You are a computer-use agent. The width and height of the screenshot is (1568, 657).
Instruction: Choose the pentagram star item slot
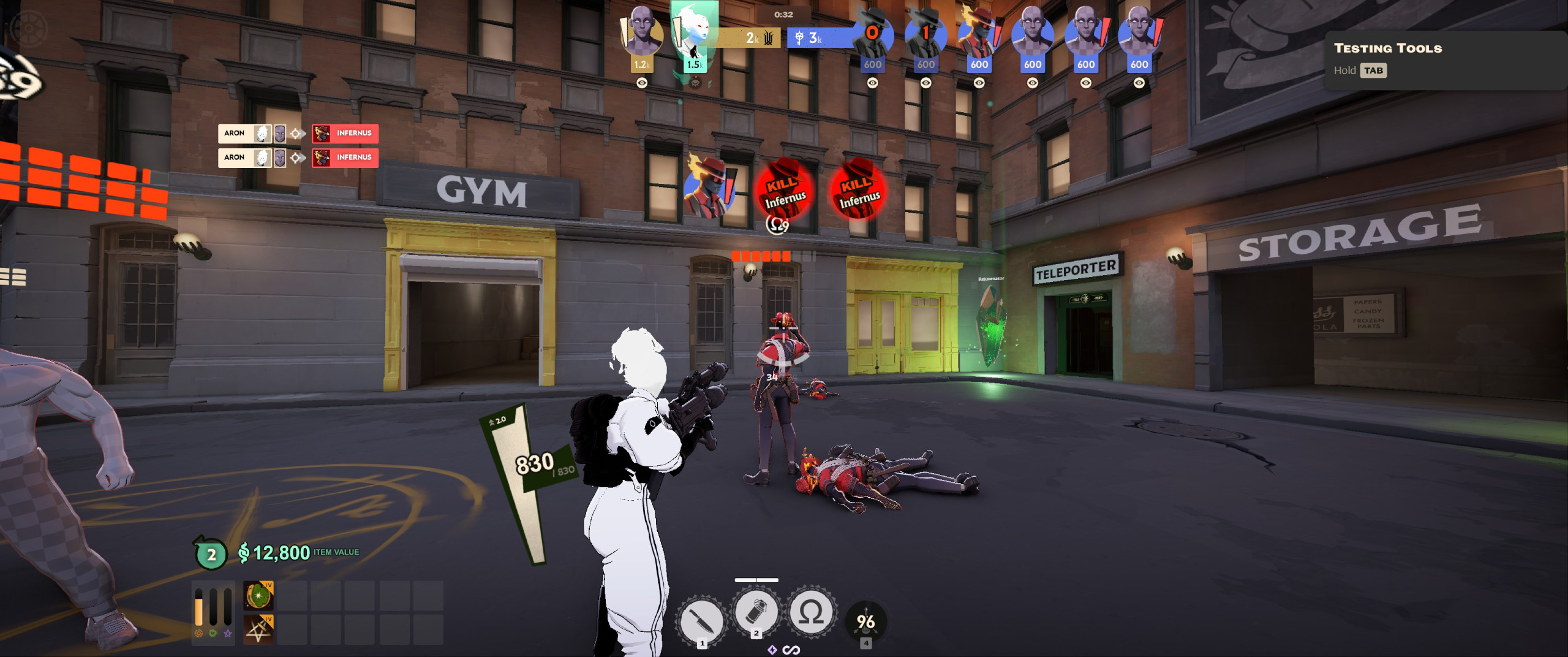(x=258, y=629)
